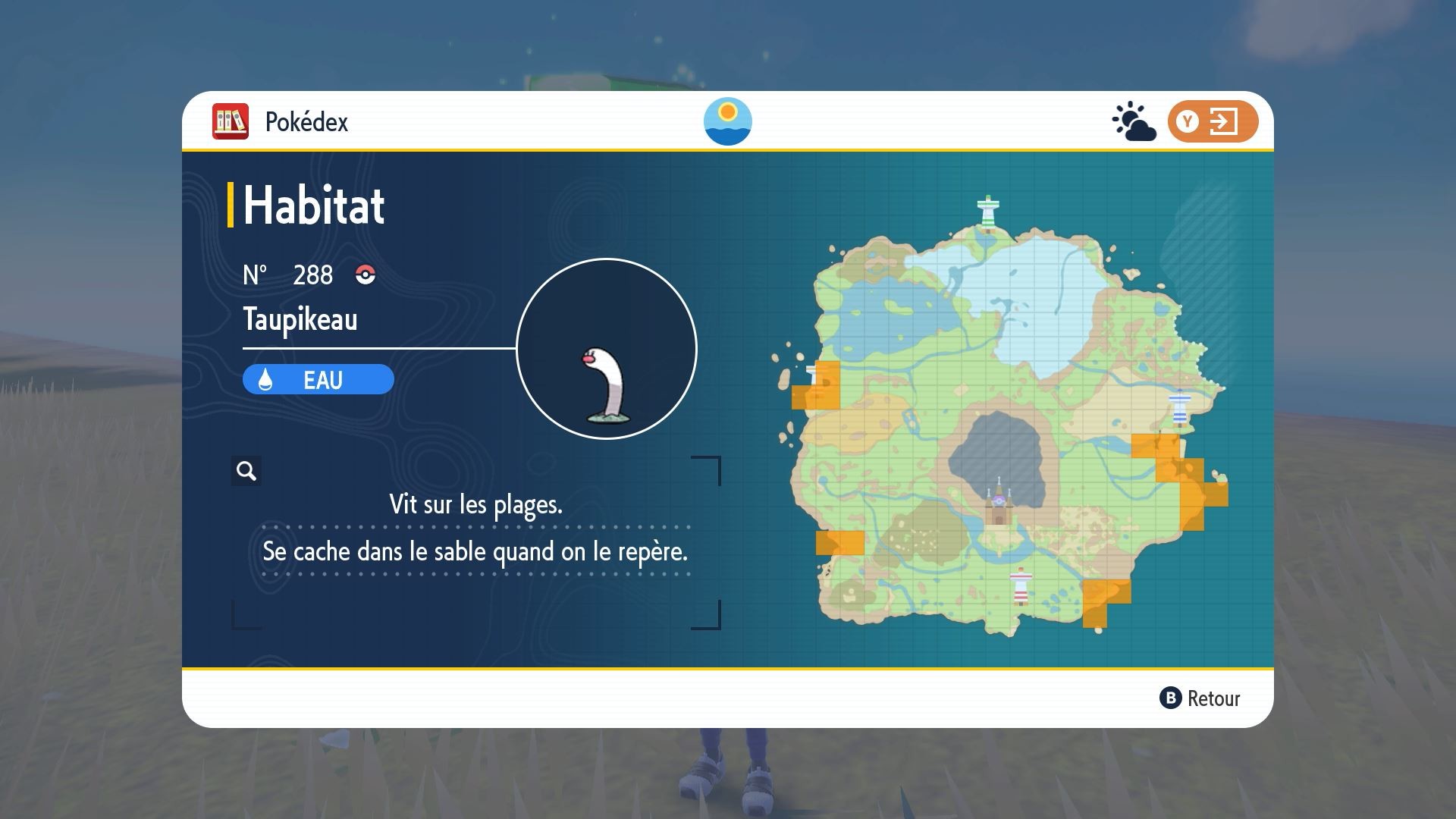Click the Taupikeau portrait circle
Screen dimensions: 1456x819
pos(606,347)
